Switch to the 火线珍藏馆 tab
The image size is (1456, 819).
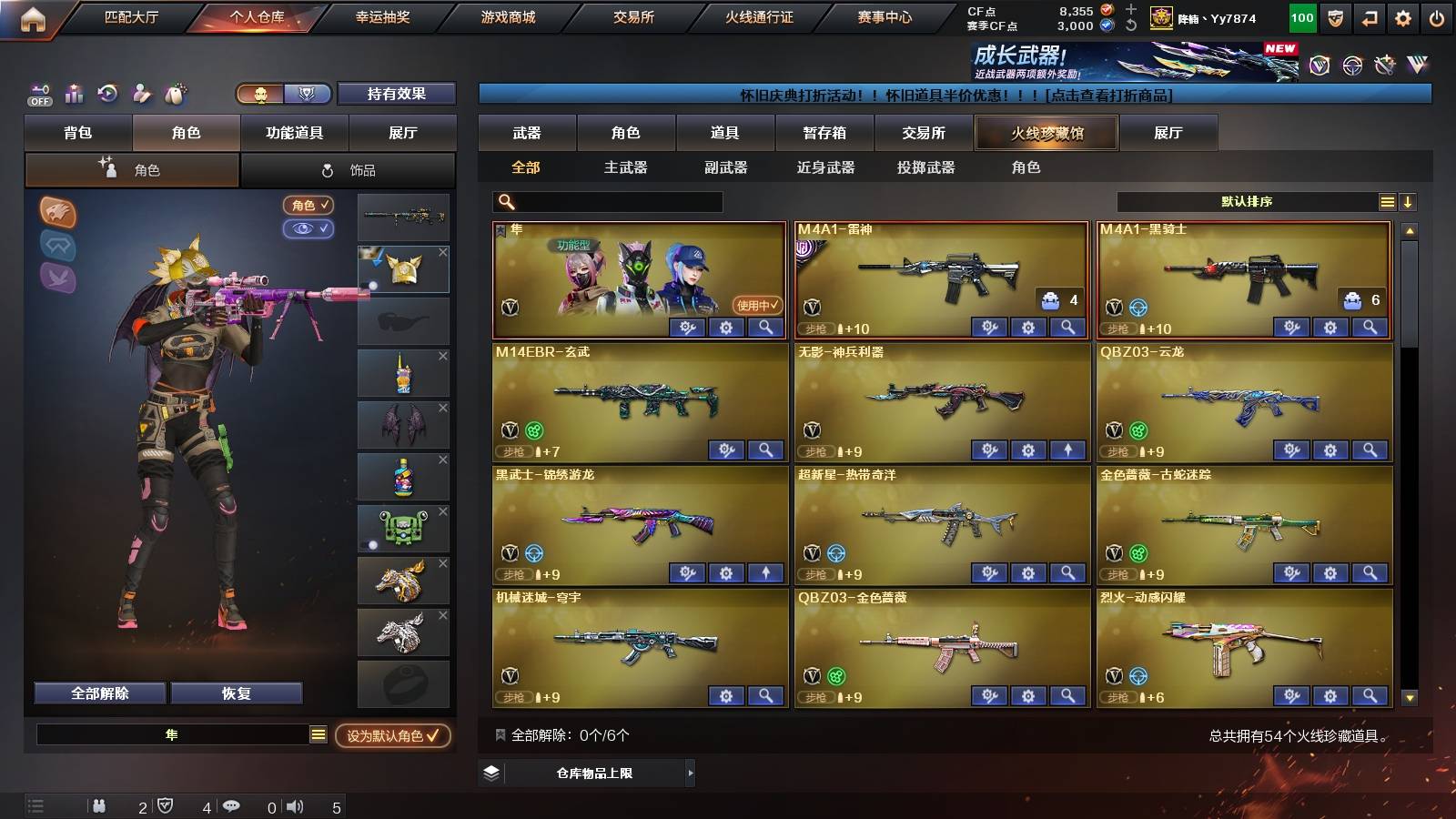(x=1046, y=133)
